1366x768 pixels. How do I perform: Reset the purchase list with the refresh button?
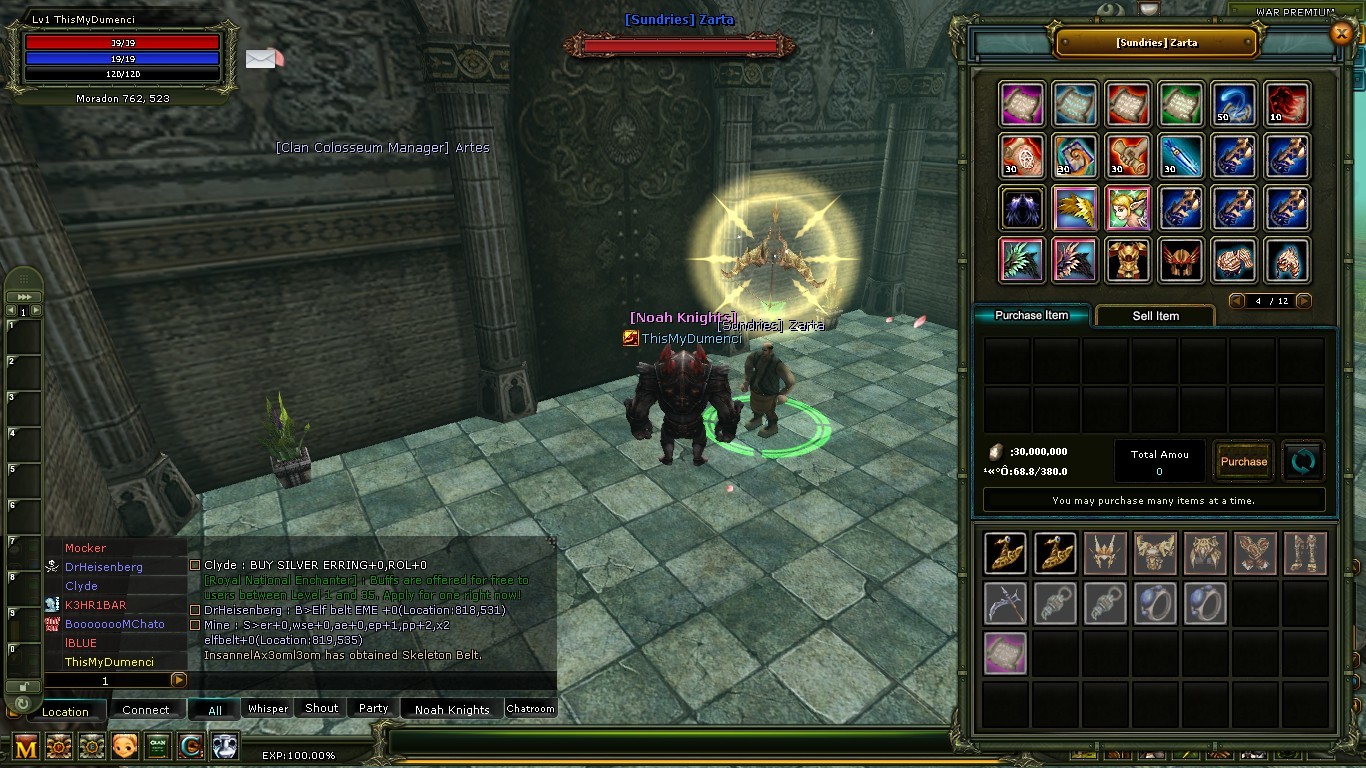tap(1303, 461)
